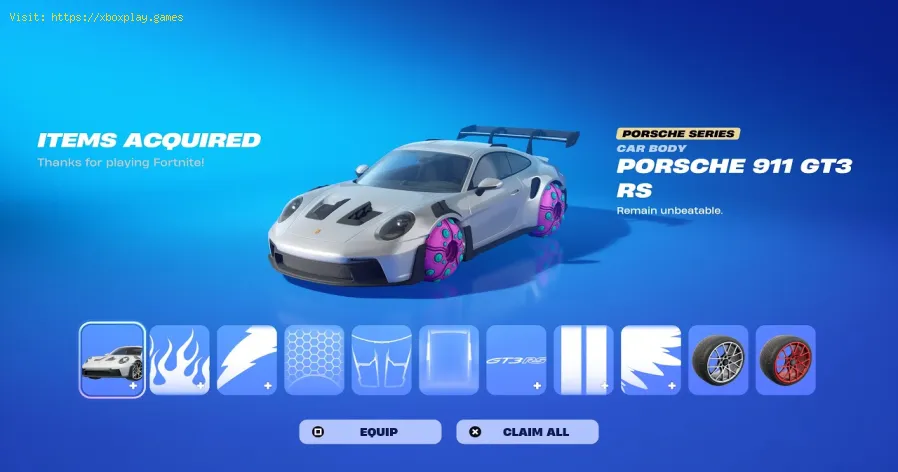Select the wing feather decal item
Screen dimensions: 898x472
[x=651, y=359]
